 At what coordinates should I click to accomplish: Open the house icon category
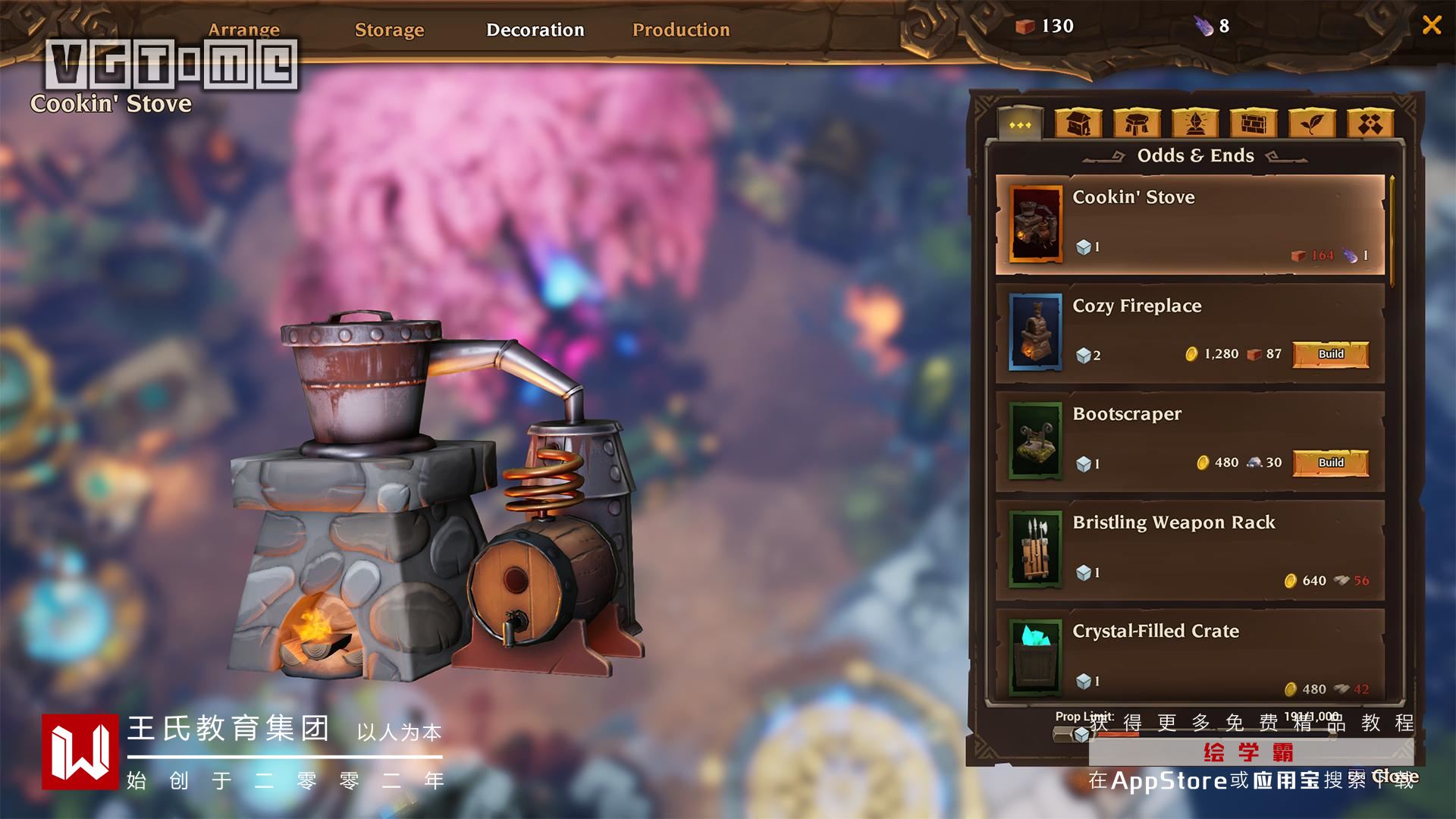1078,124
